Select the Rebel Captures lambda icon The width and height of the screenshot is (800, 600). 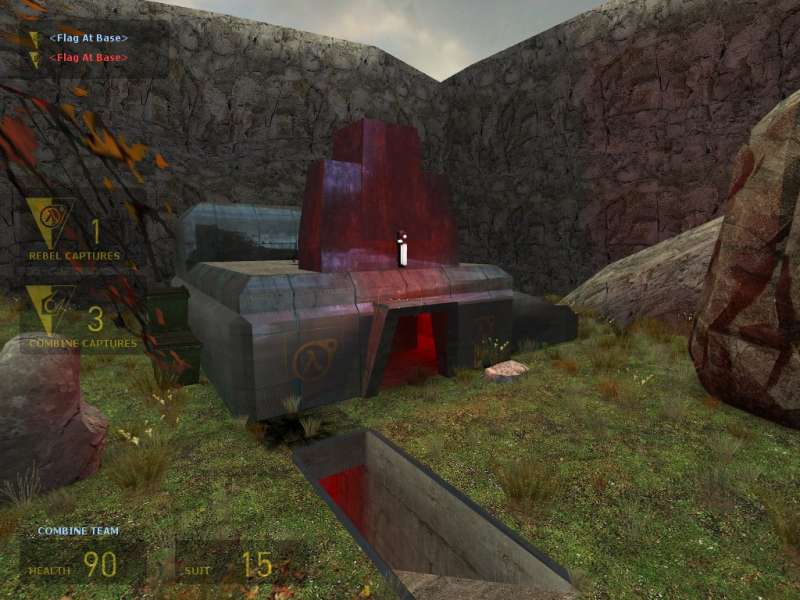point(48,220)
